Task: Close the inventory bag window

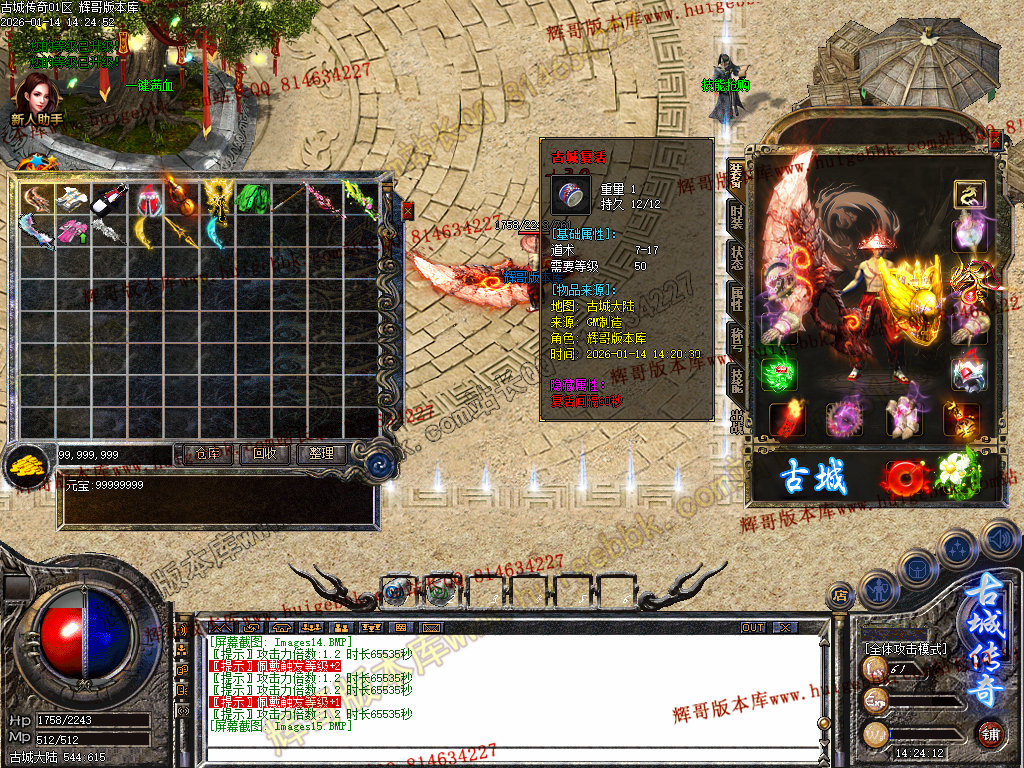Action: click(407, 210)
